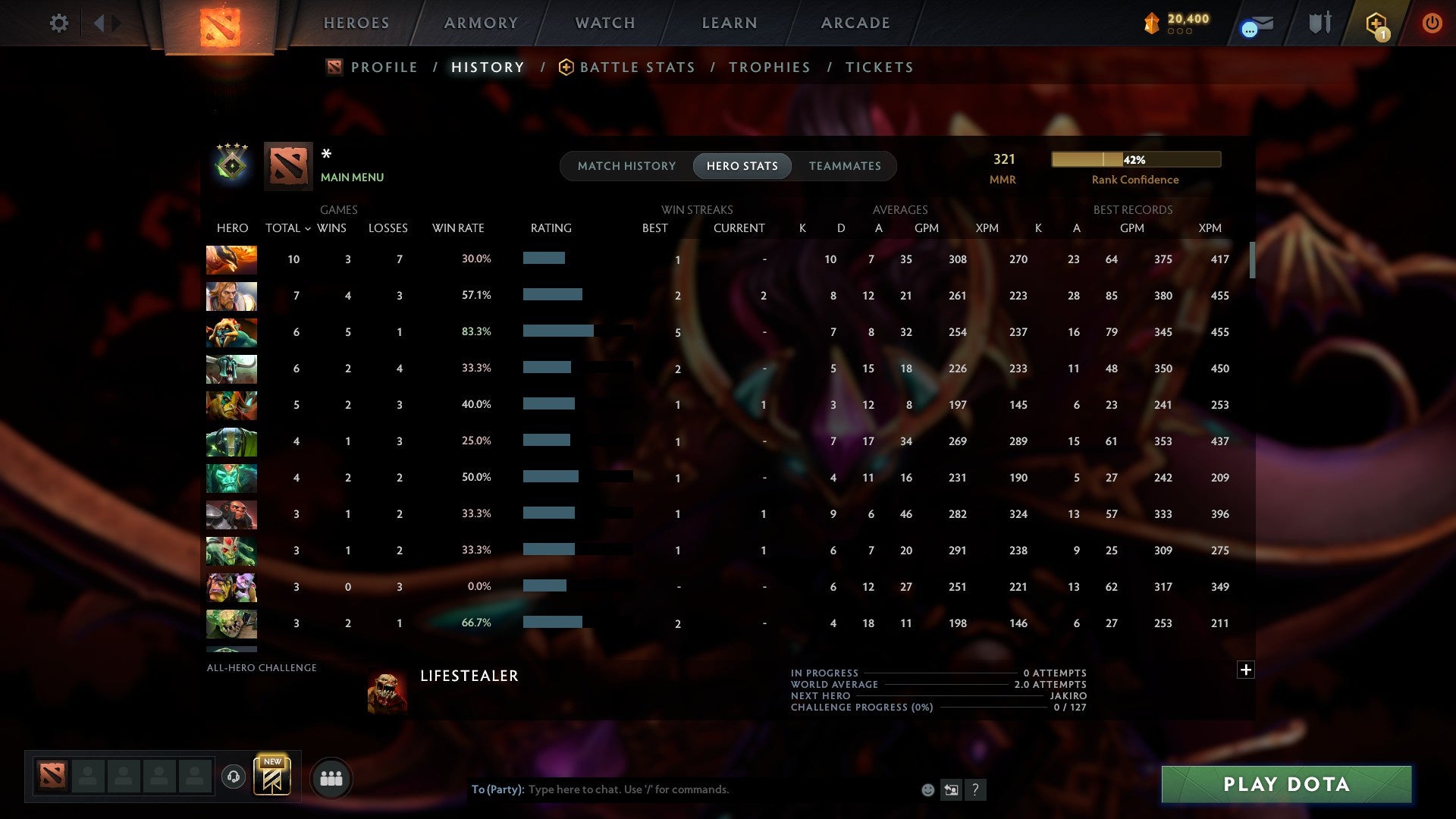Switch to the TEAMMATES tab
The image size is (1456, 819).
(x=844, y=165)
